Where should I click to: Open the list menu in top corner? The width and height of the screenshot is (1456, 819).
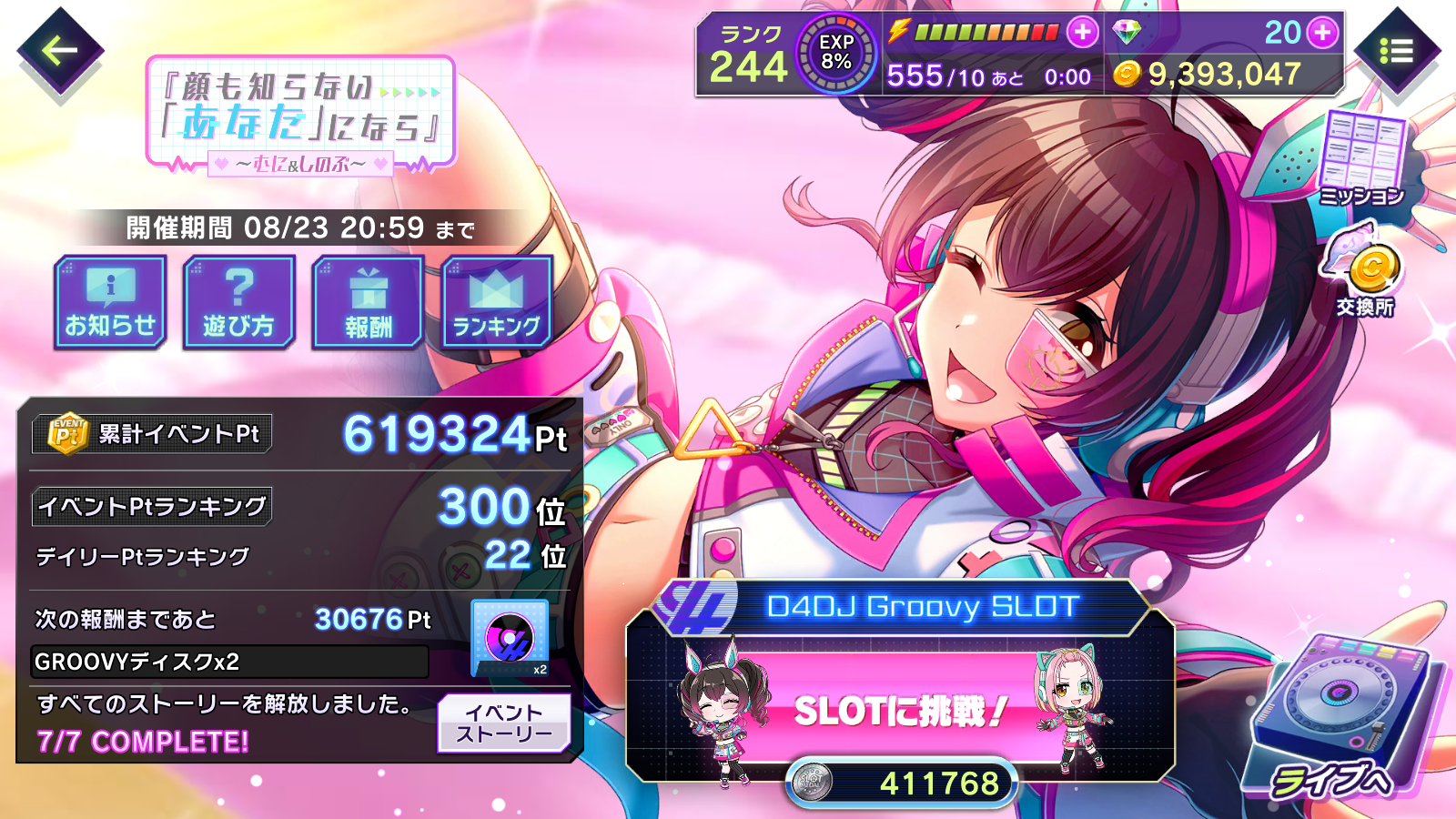(x=1397, y=51)
